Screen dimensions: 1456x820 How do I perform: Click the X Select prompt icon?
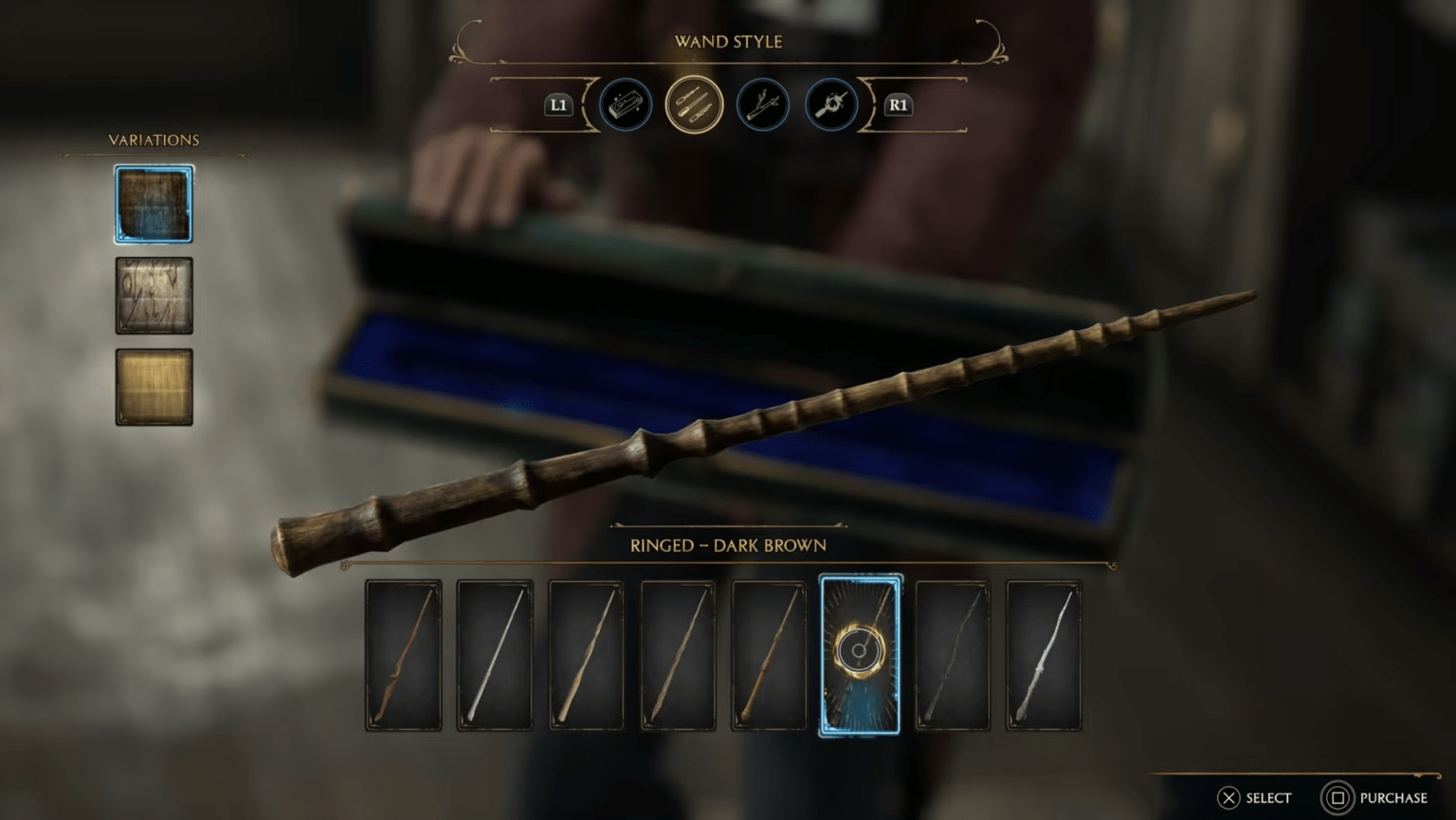(x=1229, y=797)
